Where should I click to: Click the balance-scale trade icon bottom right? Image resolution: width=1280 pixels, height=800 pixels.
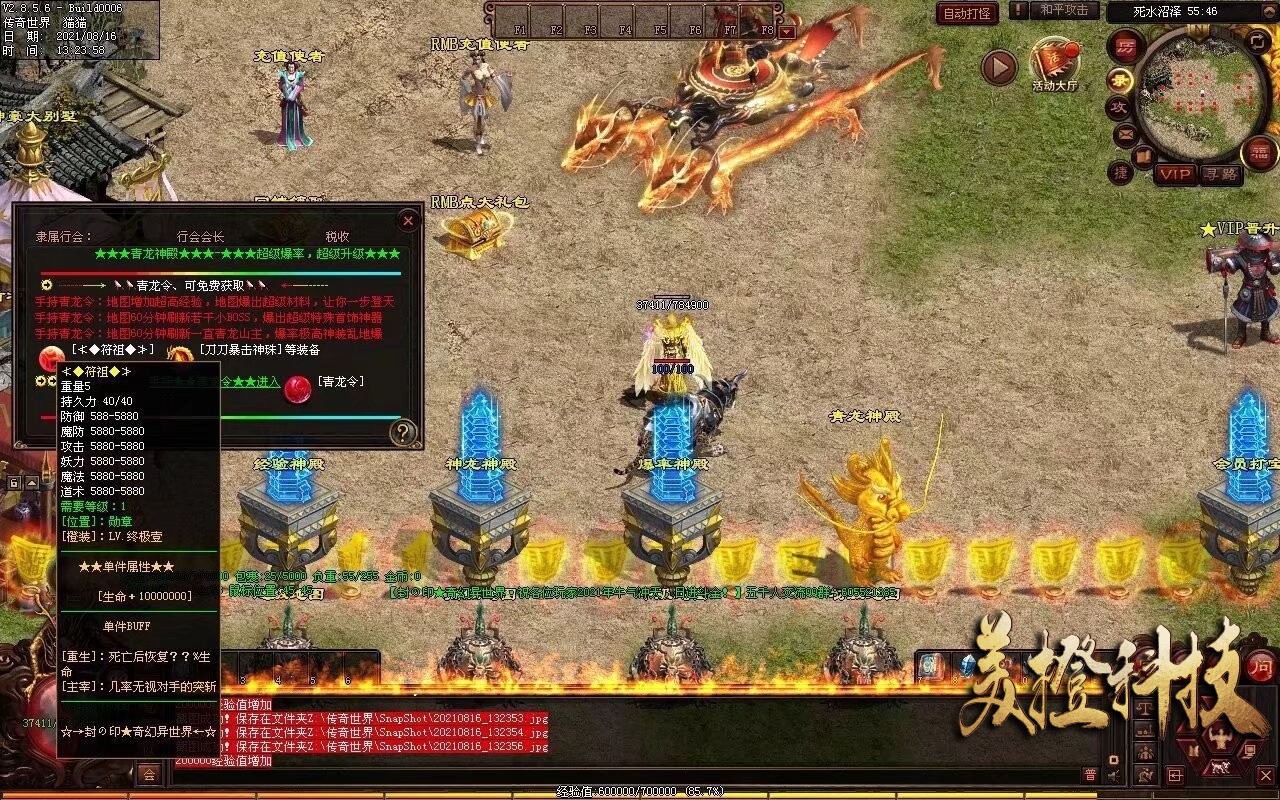pyautogui.click(x=1145, y=707)
